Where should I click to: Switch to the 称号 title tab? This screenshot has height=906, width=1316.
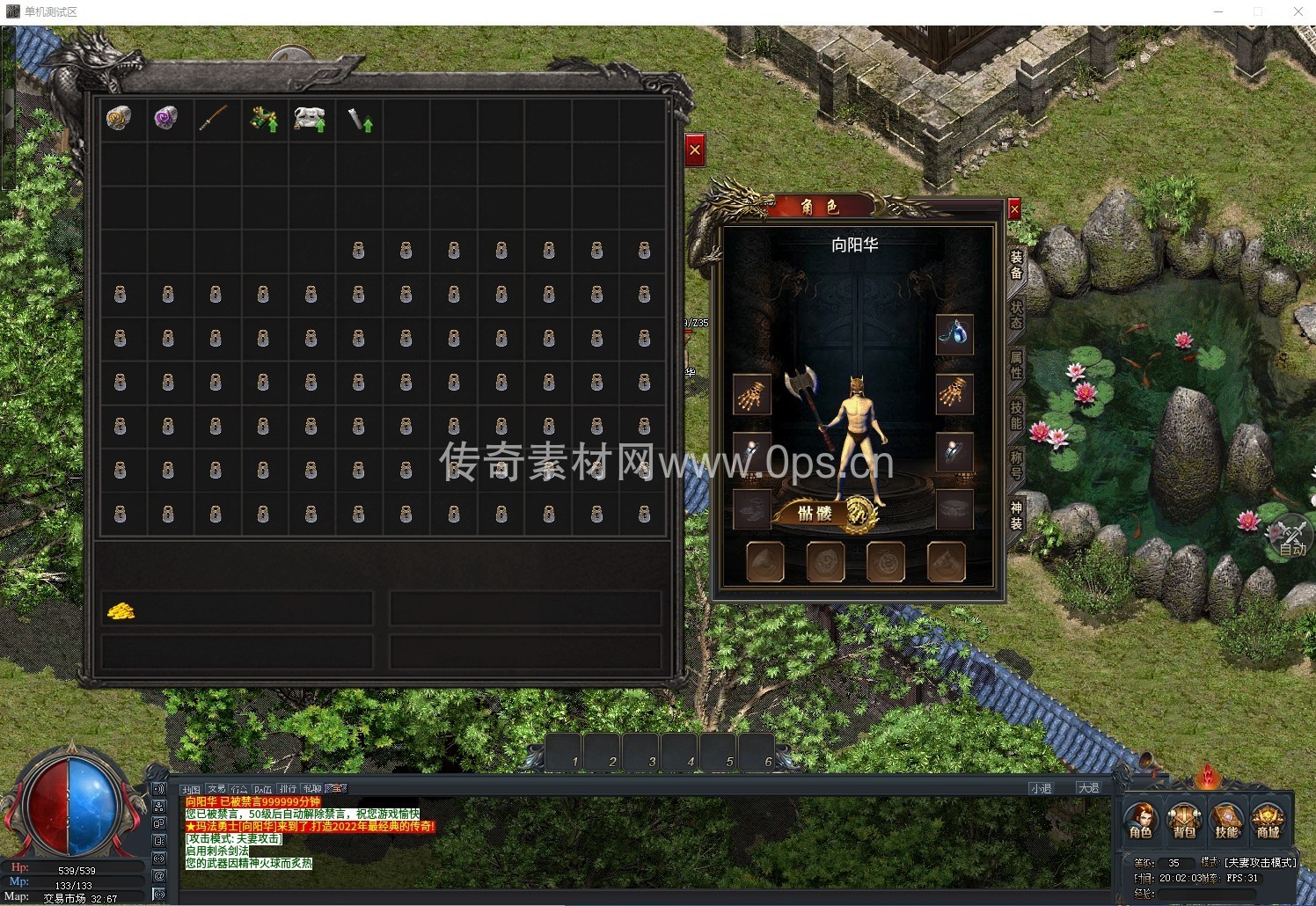click(1016, 464)
